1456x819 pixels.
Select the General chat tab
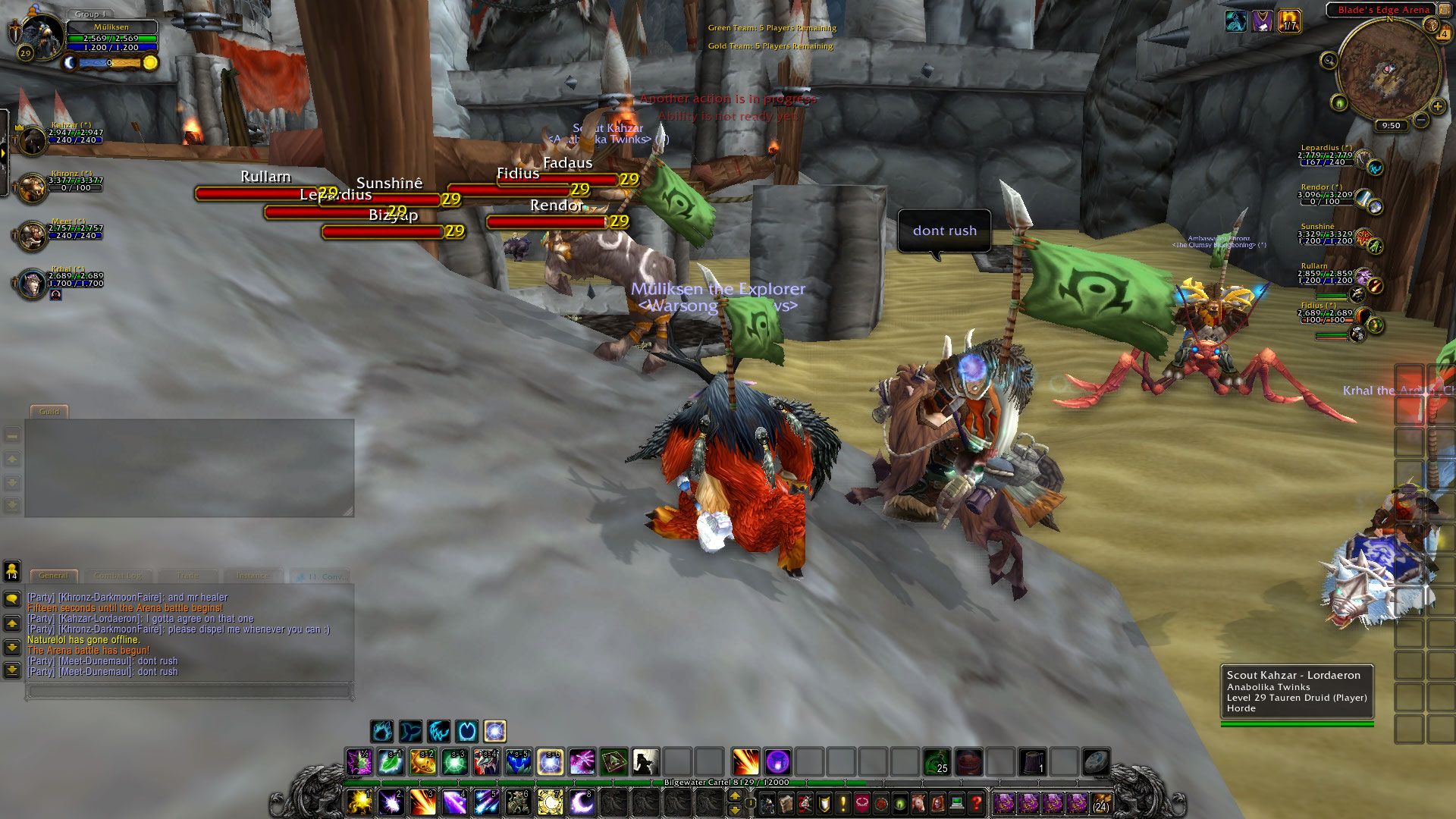click(x=53, y=576)
